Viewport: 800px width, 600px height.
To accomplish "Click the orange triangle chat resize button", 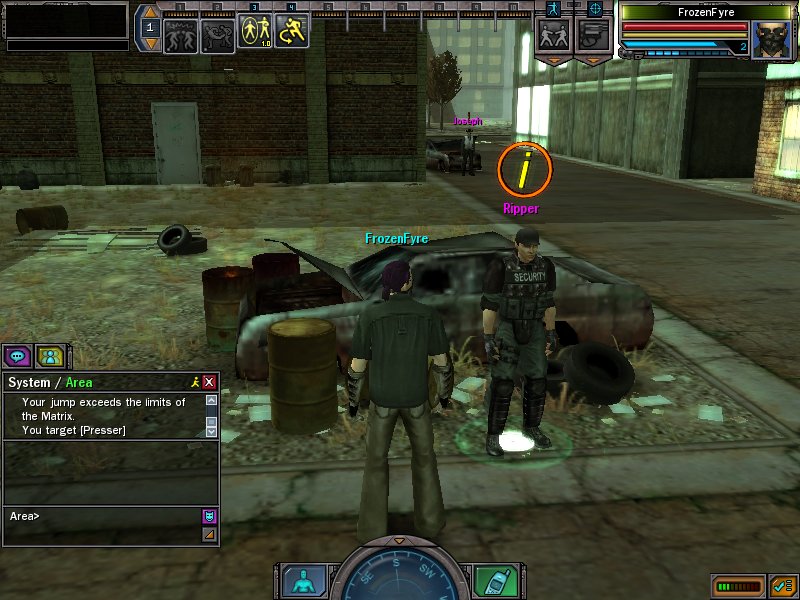I will coord(209,535).
